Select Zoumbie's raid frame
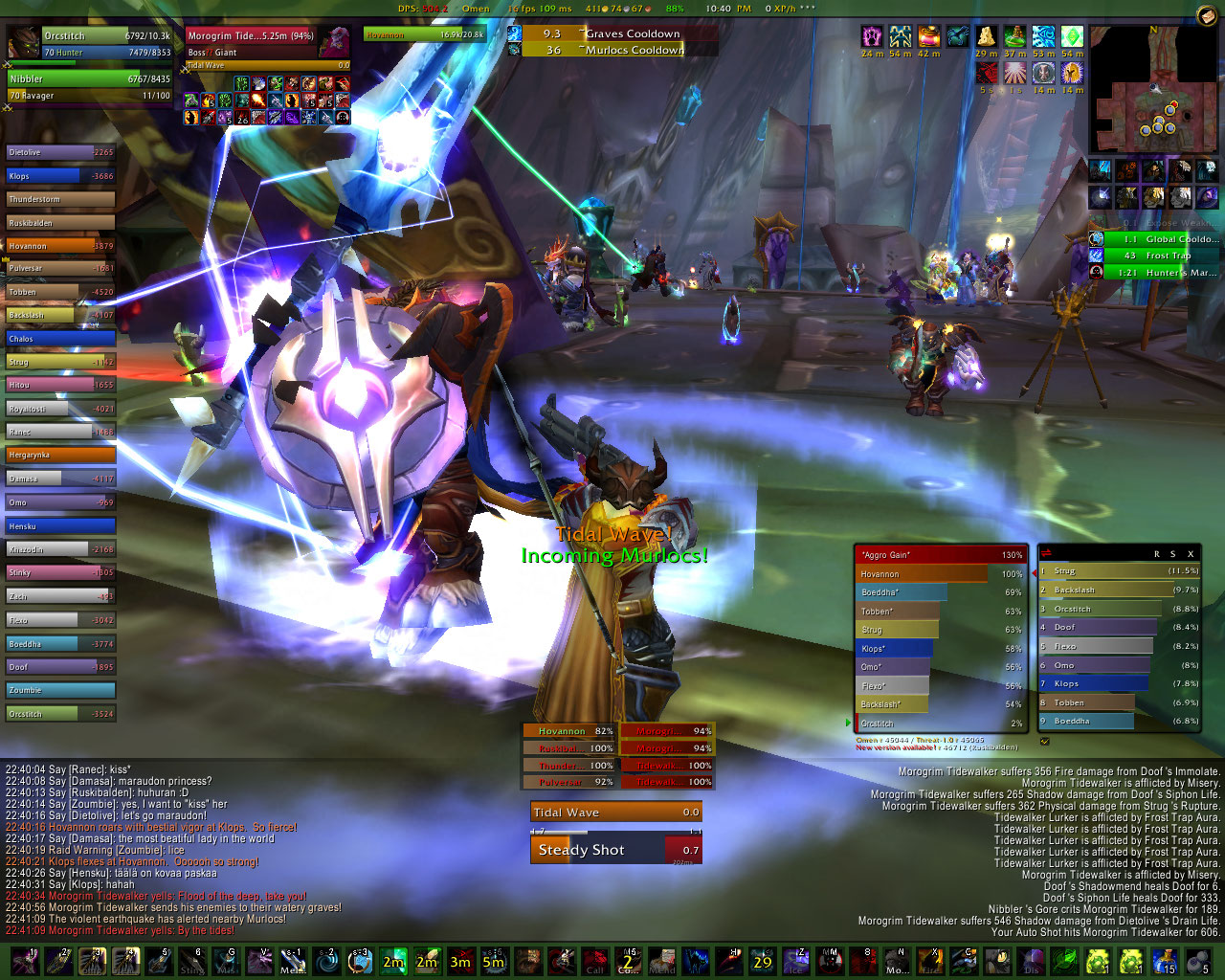This screenshot has width=1225, height=980. 60,690
